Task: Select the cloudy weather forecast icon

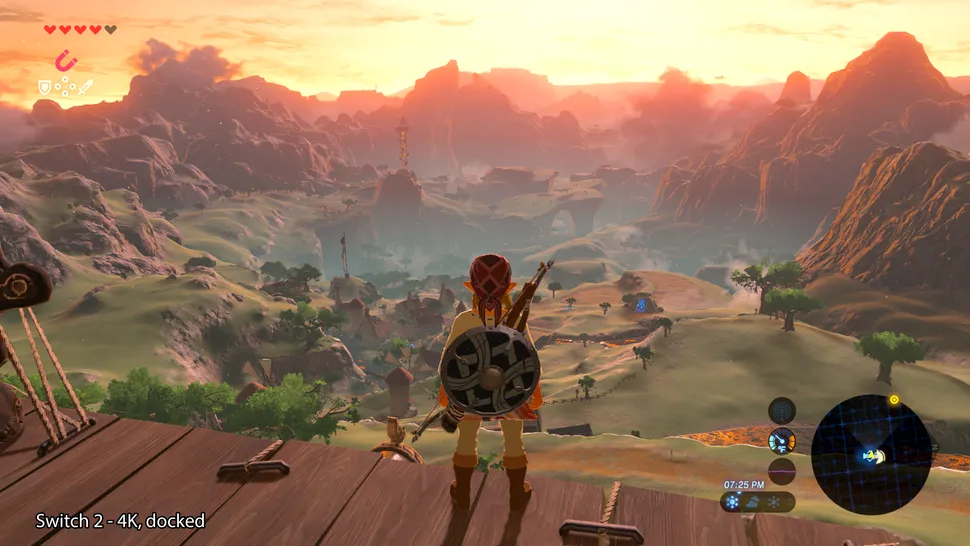Action: coord(753,501)
